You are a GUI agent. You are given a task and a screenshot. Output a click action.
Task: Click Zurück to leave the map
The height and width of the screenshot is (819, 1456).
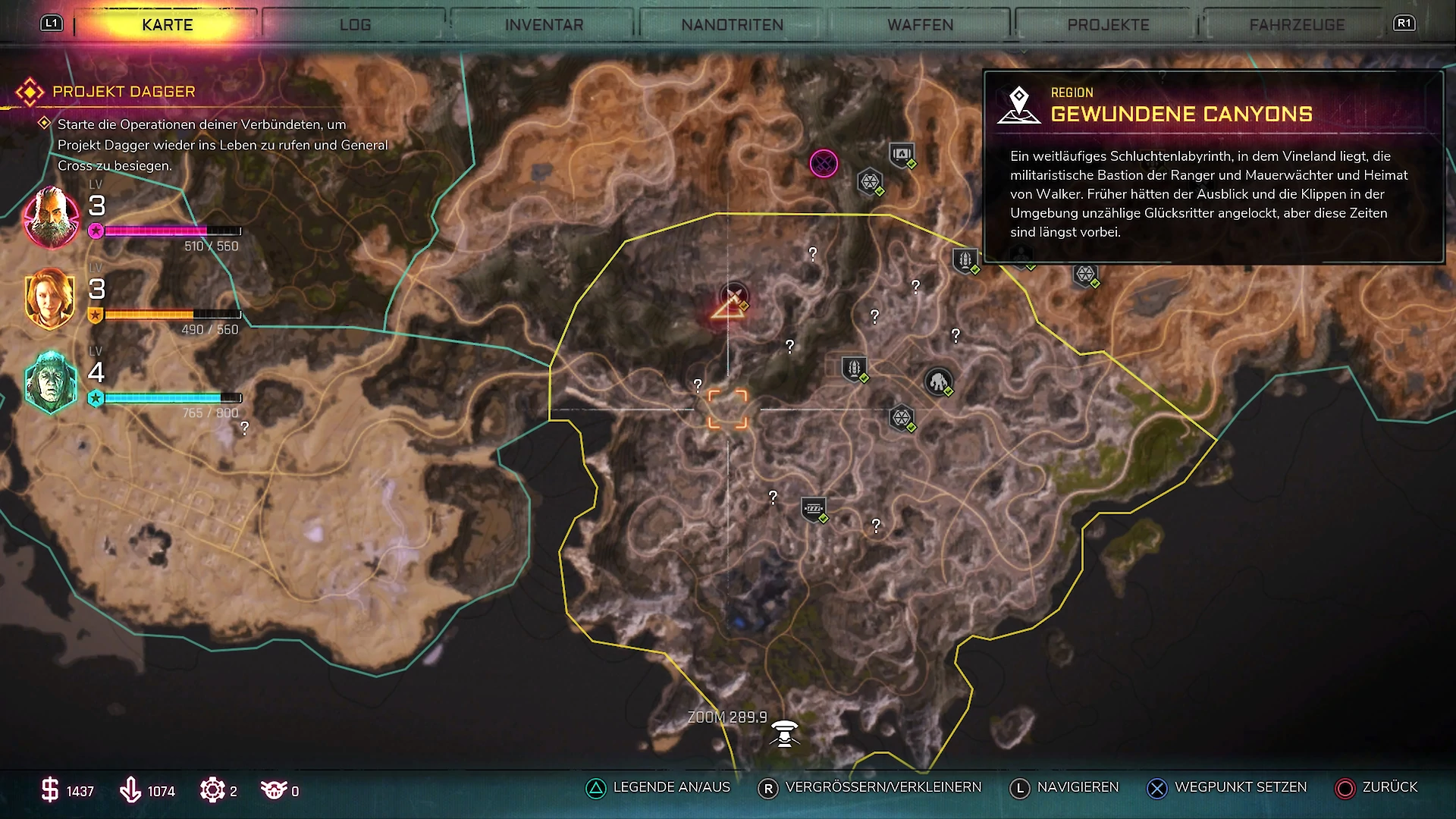(1376, 788)
